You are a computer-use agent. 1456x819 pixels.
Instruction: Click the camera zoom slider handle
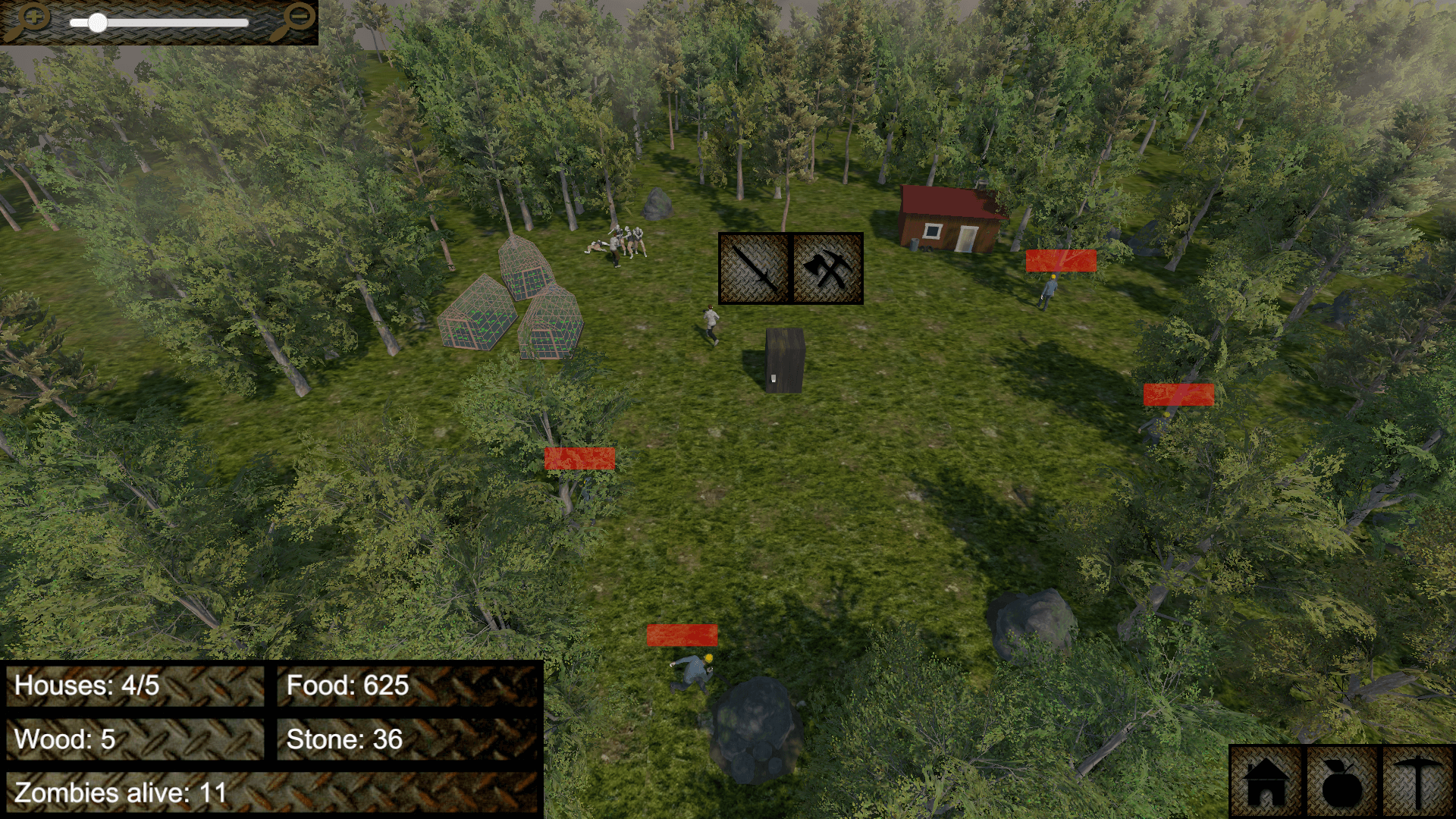98,23
